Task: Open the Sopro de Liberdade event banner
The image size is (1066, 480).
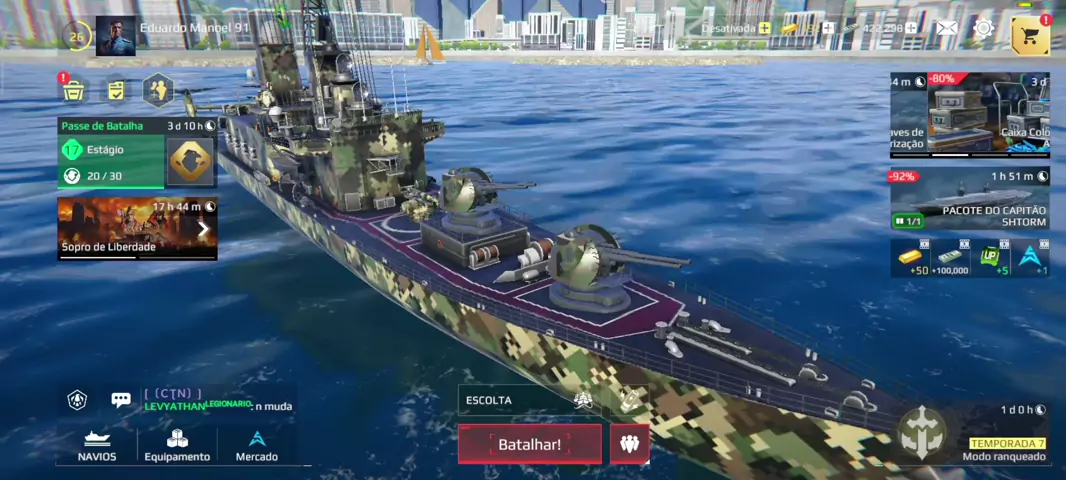Action: point(136,228)
